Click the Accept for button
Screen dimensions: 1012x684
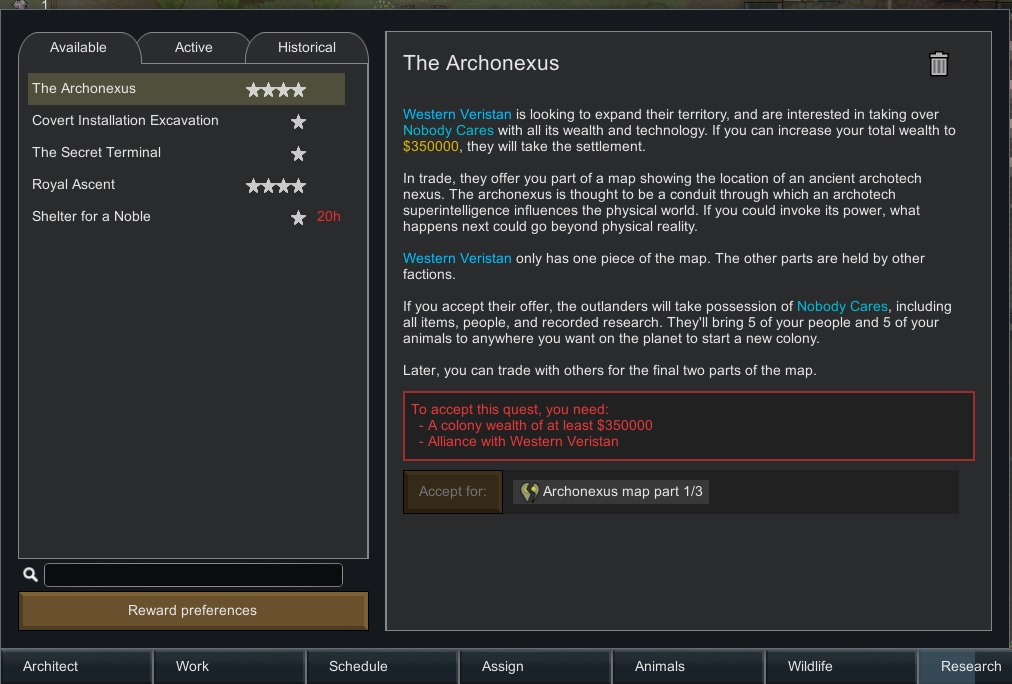453,492
